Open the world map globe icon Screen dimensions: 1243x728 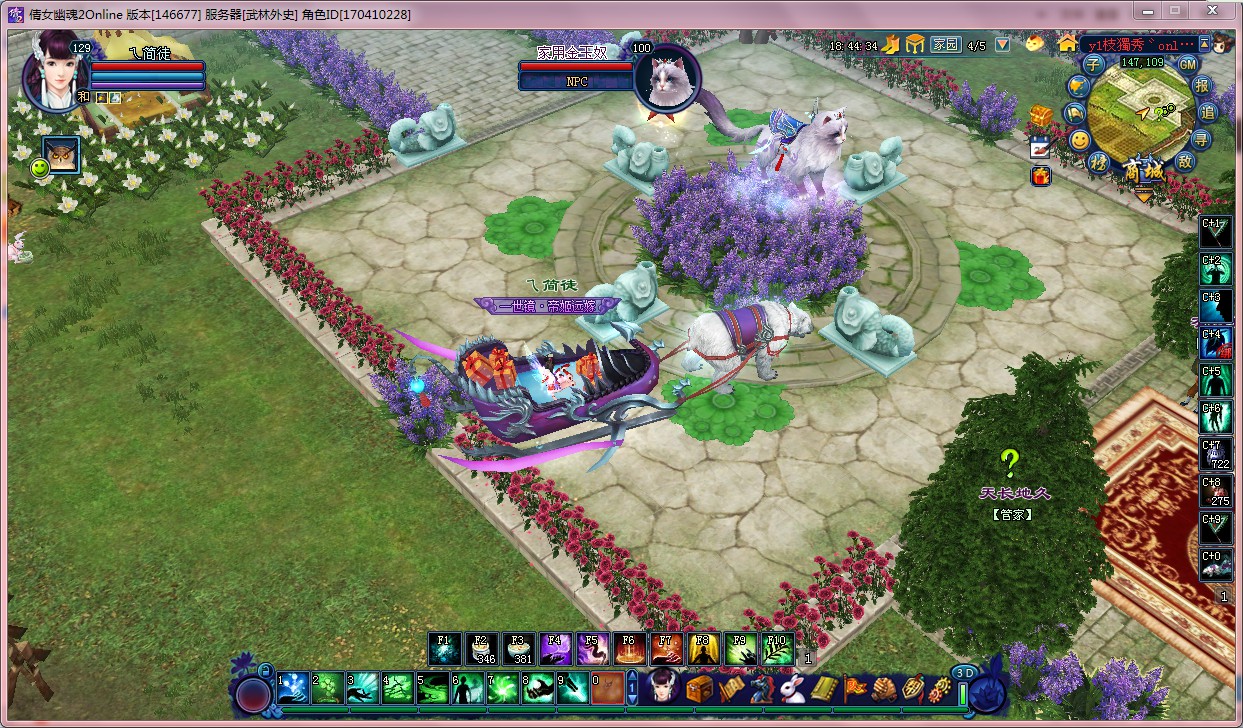(x=1079, y=87)
